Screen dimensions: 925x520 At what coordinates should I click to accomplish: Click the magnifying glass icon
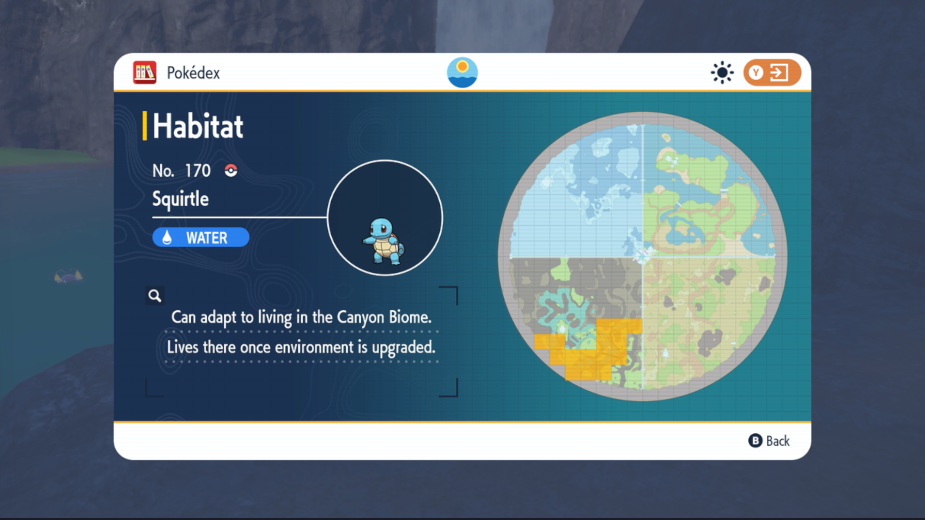click(155, 295)
